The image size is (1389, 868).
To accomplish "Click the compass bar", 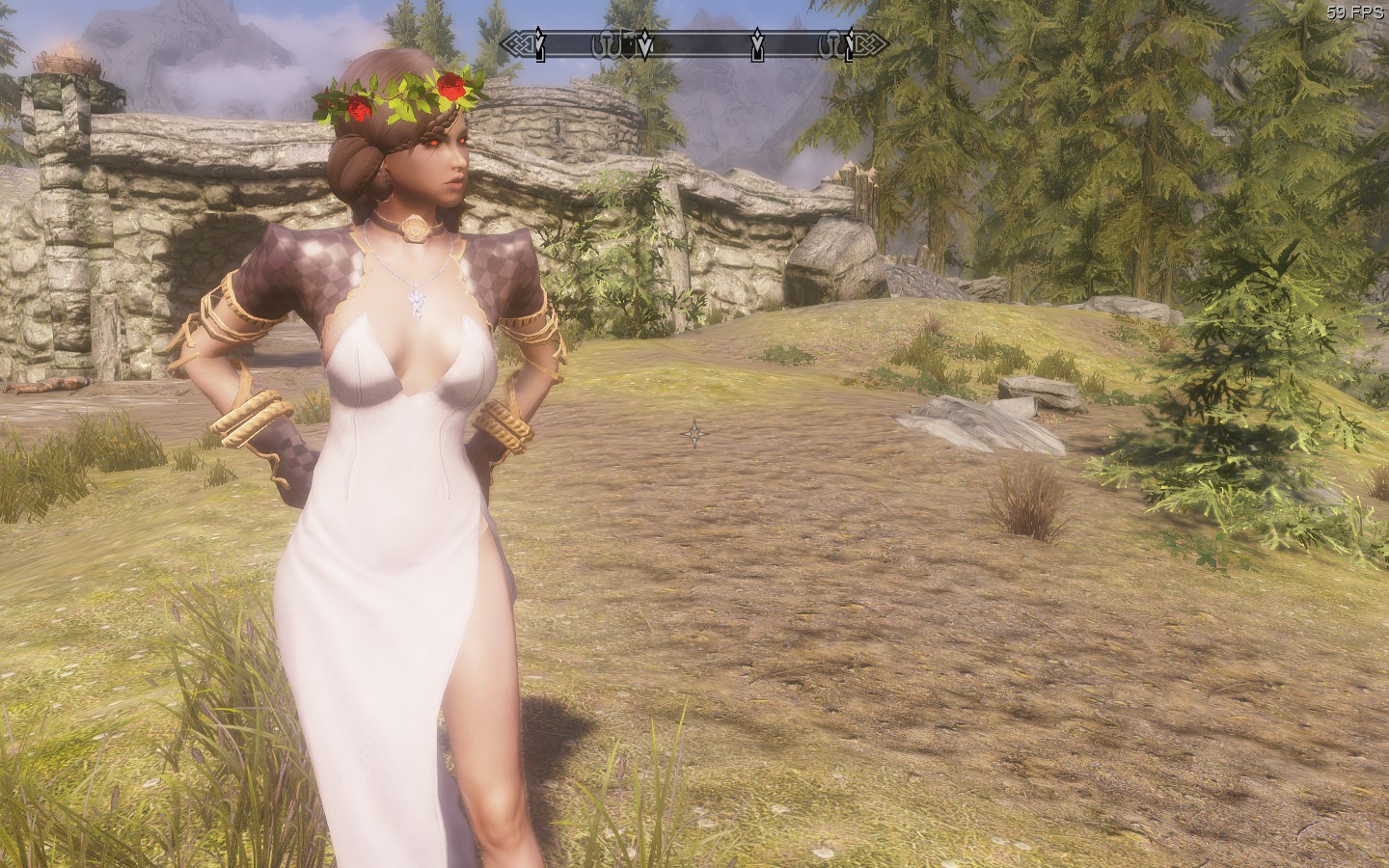I will click(x=694, y=43).
